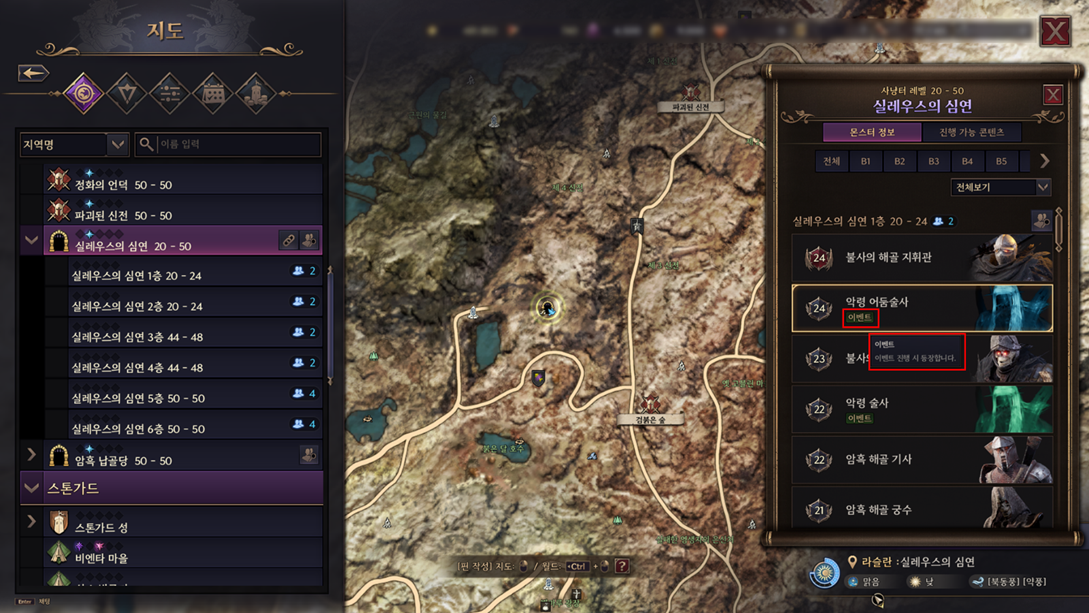
Task: Open the 진행 가능 콘텐츠 tab
Action: pos(971,132)
